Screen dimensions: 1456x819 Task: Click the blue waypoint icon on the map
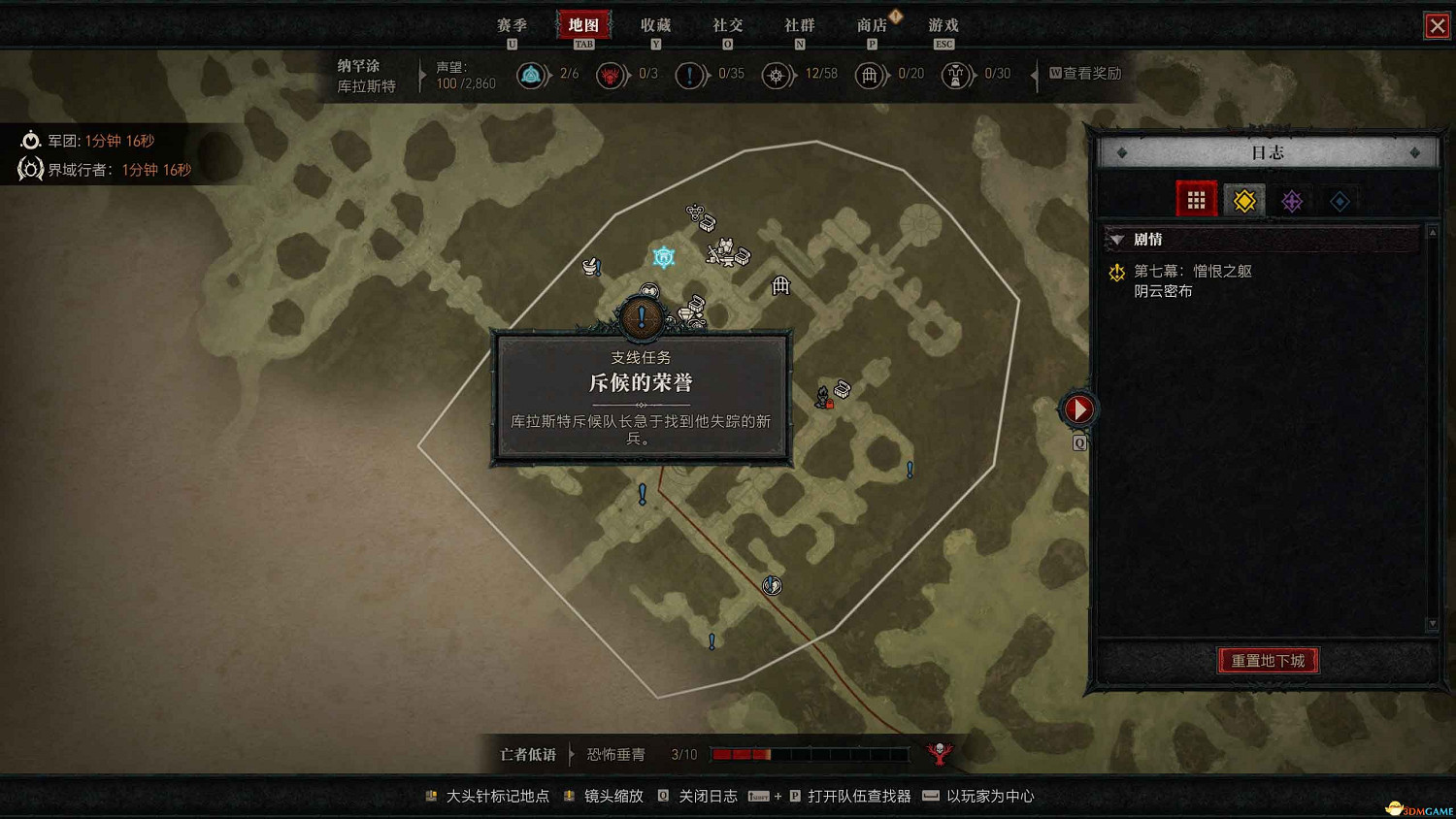(x=663, y=256)
